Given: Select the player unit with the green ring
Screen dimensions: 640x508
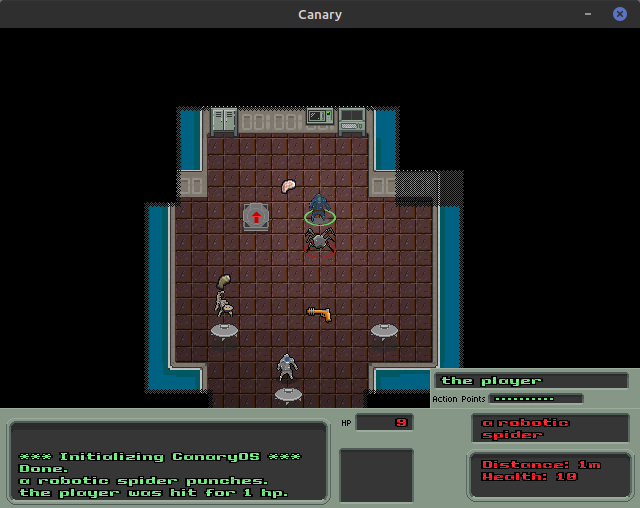Looking at the screenshot, I should (319, 208).
